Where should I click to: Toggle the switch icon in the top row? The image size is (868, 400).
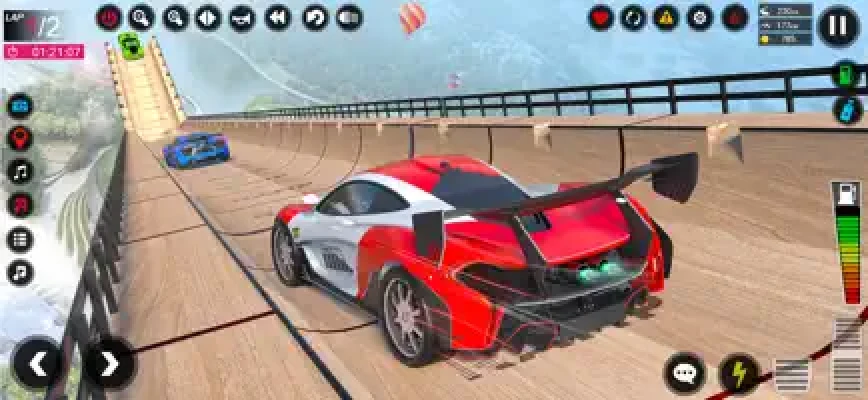pos(349,17)
